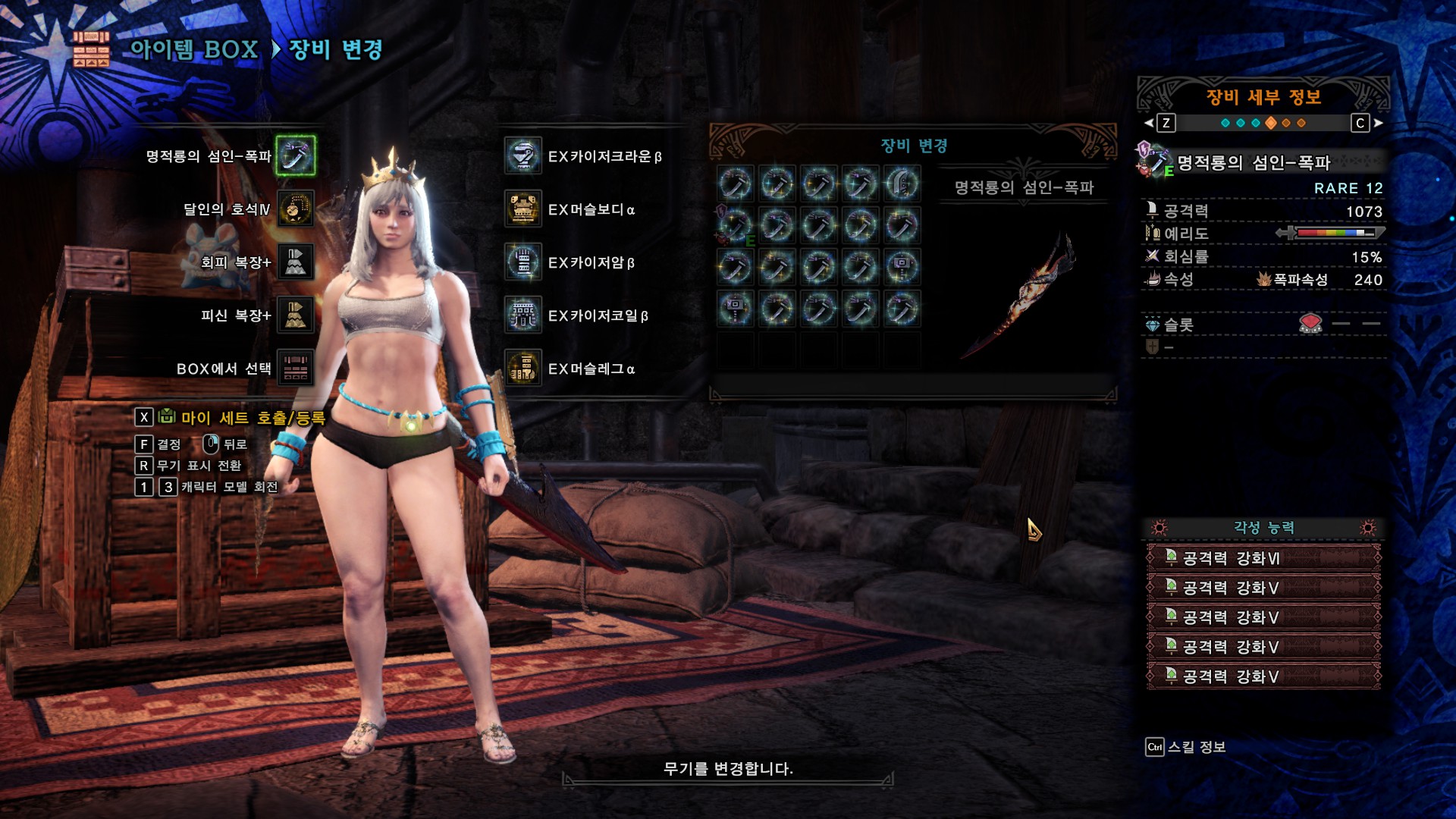
Task: Select the 피신 복장+ mantle slot
Action: coord(295,315)
